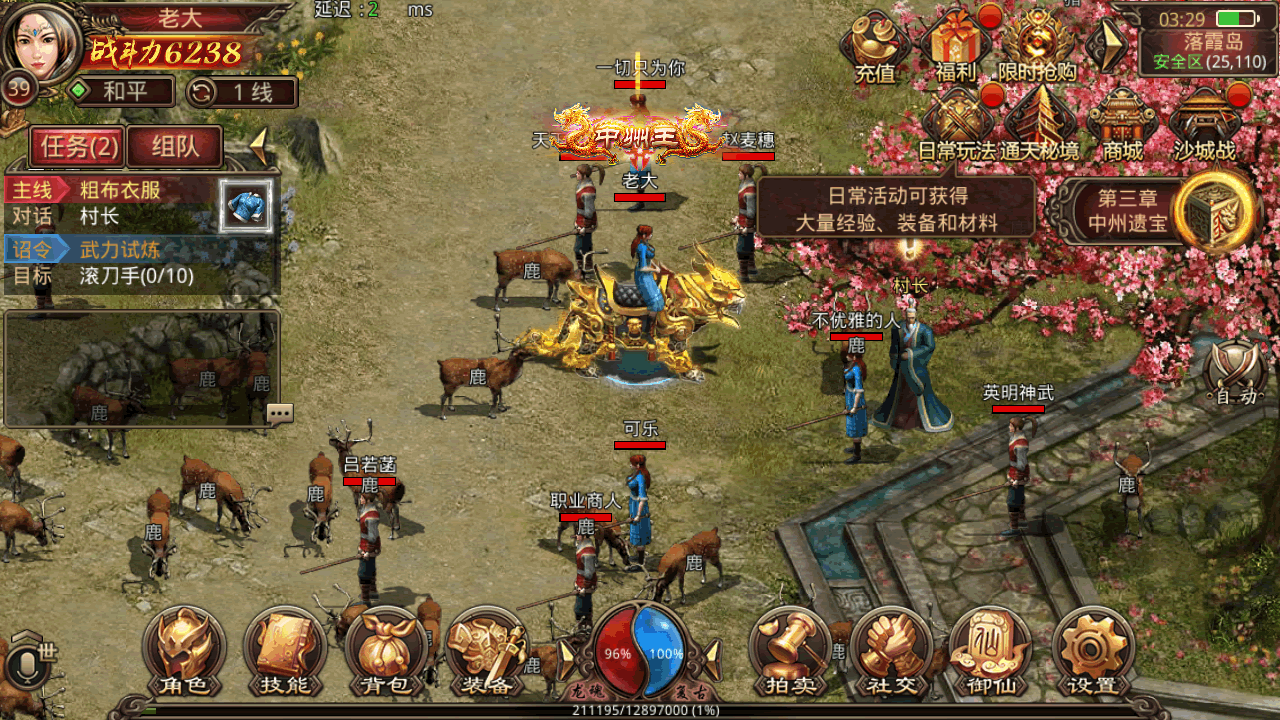Open the 限时抢购 limited-time sale
The width and height of the screenshot is (1280, 720).
1037,45
